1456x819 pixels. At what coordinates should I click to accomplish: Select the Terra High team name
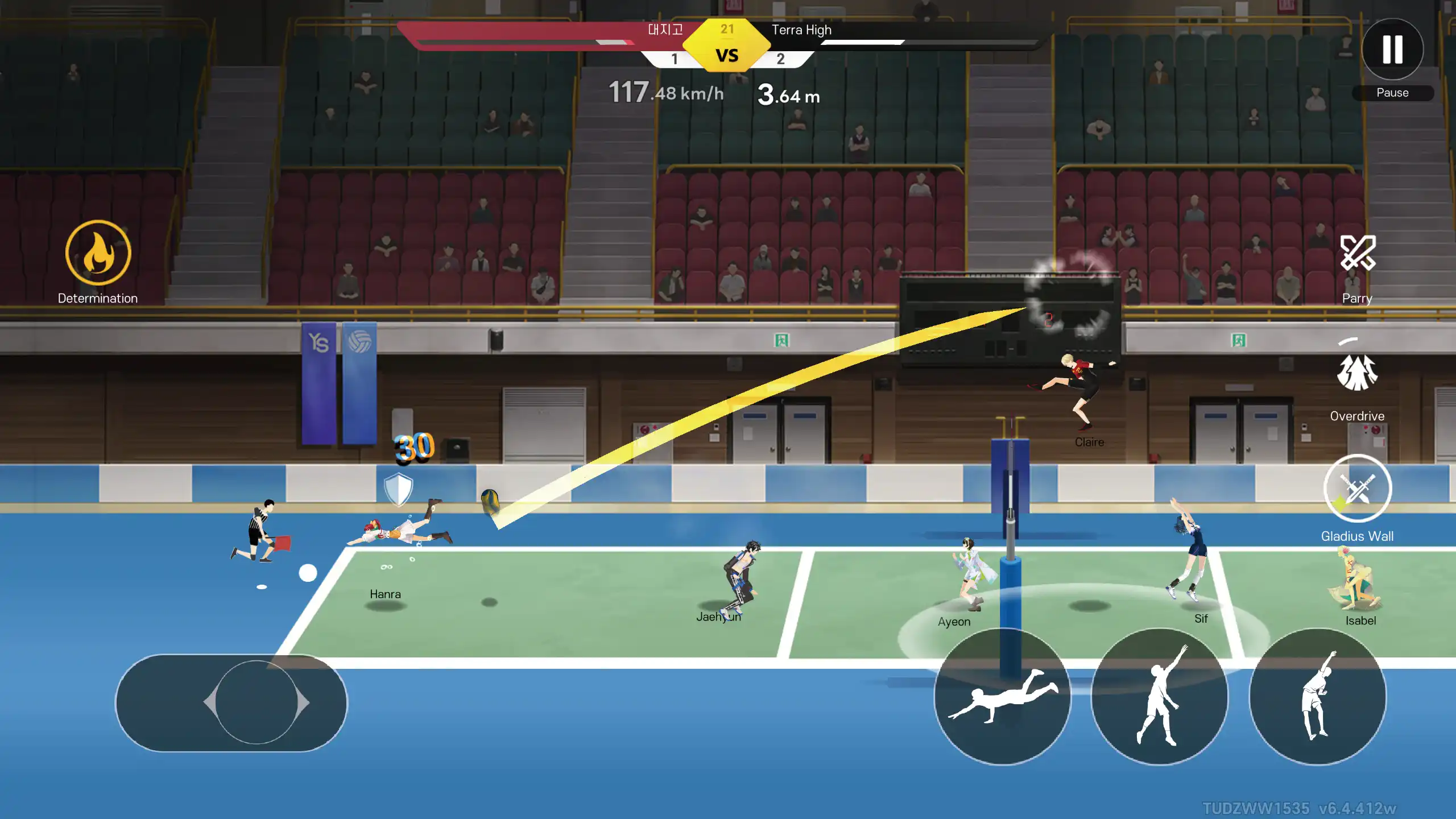pyautogui.click(x=802, y=30)
